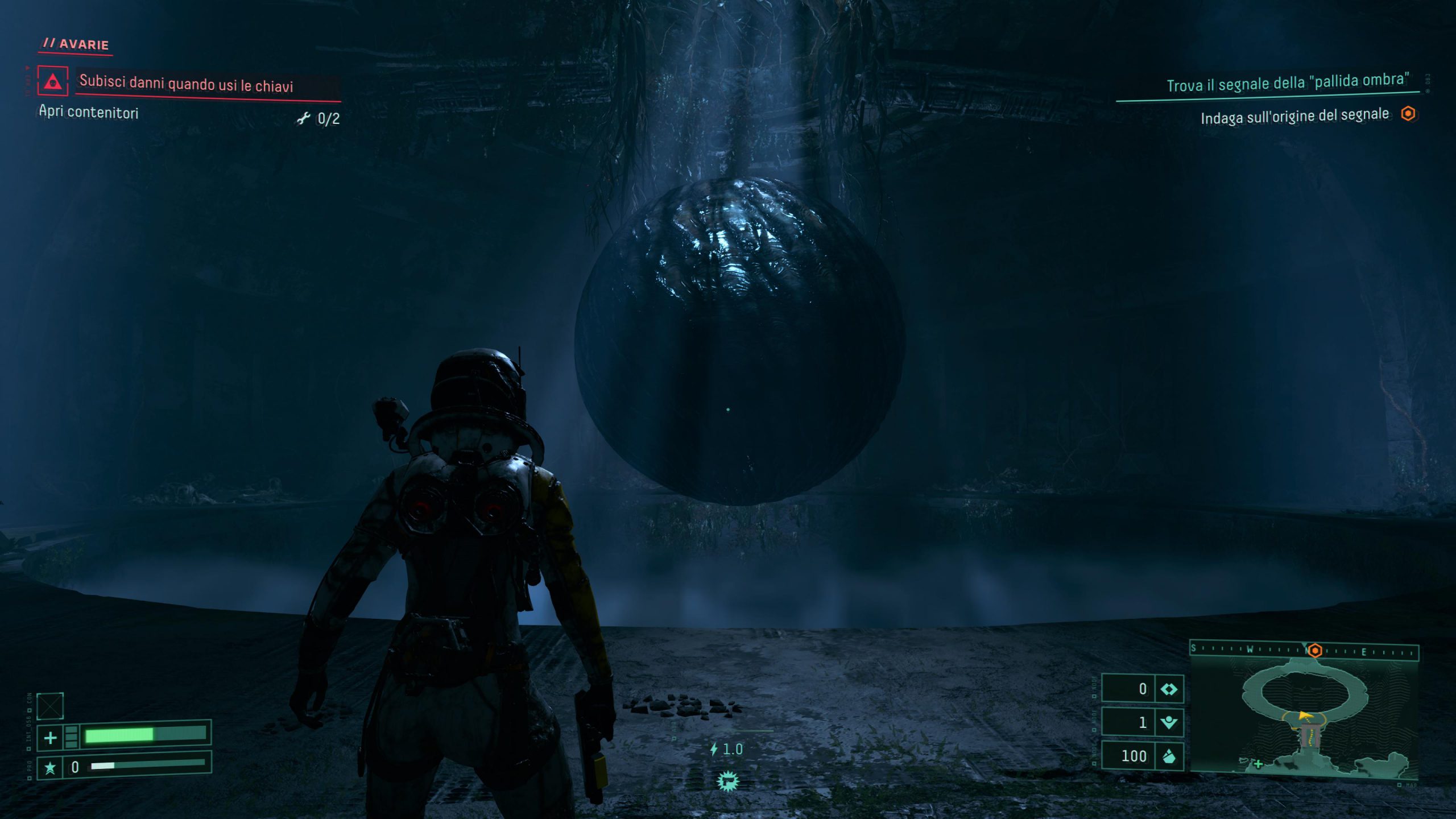Open the minimap
Screen dimensions: 1456x819
click(x=1304, y=715)
